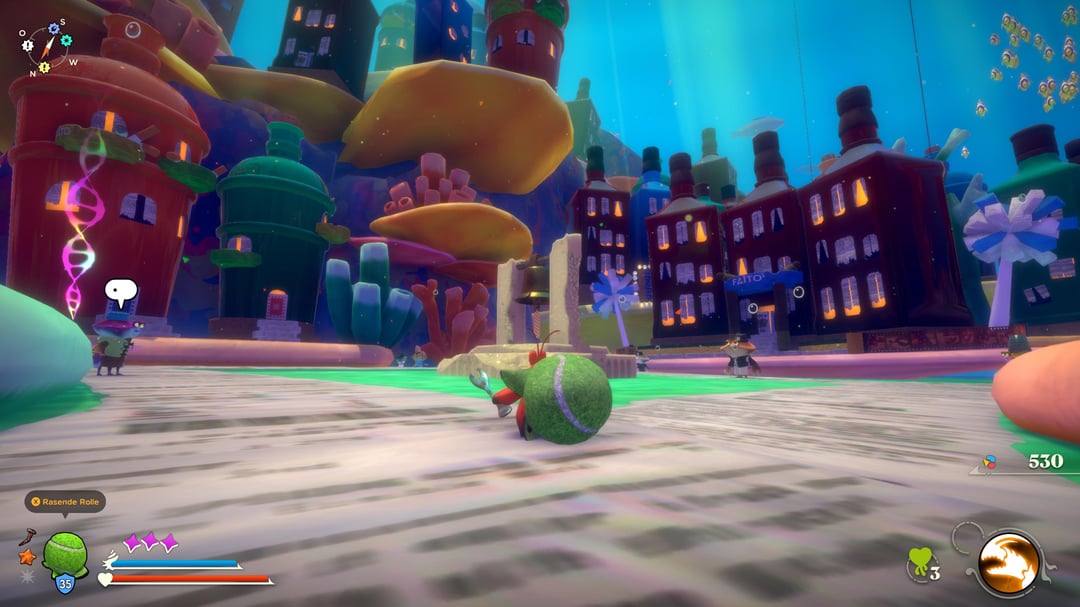Select the green tennis ball shell icon

point(65,551)
